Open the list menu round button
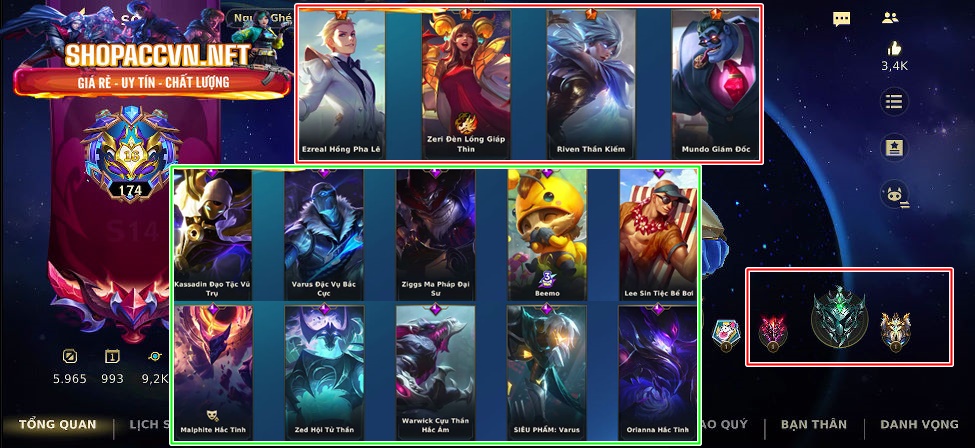 [x=893, y=101]
